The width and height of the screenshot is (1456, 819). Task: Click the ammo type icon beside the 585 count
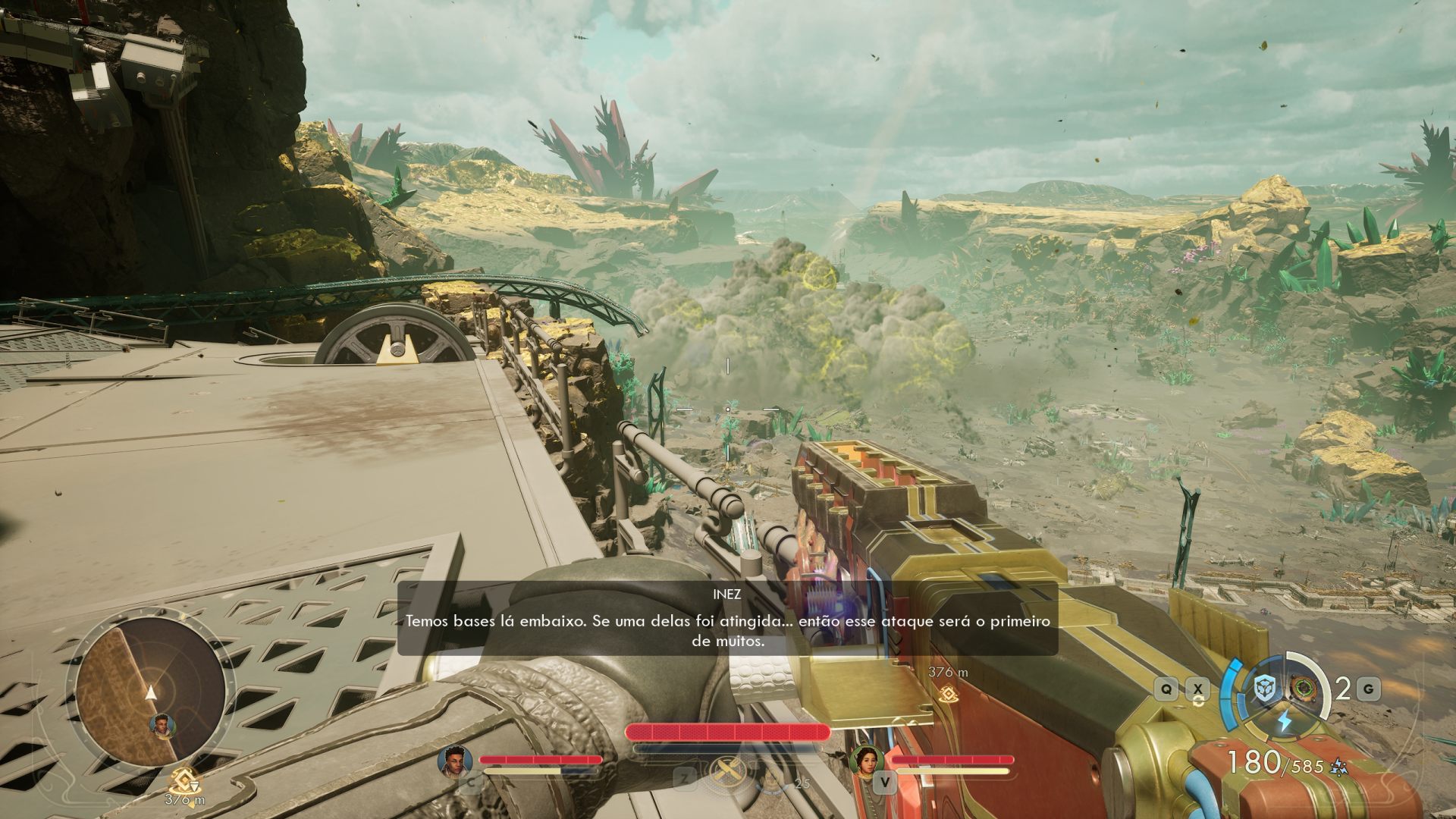click(x=1338, y=767)
